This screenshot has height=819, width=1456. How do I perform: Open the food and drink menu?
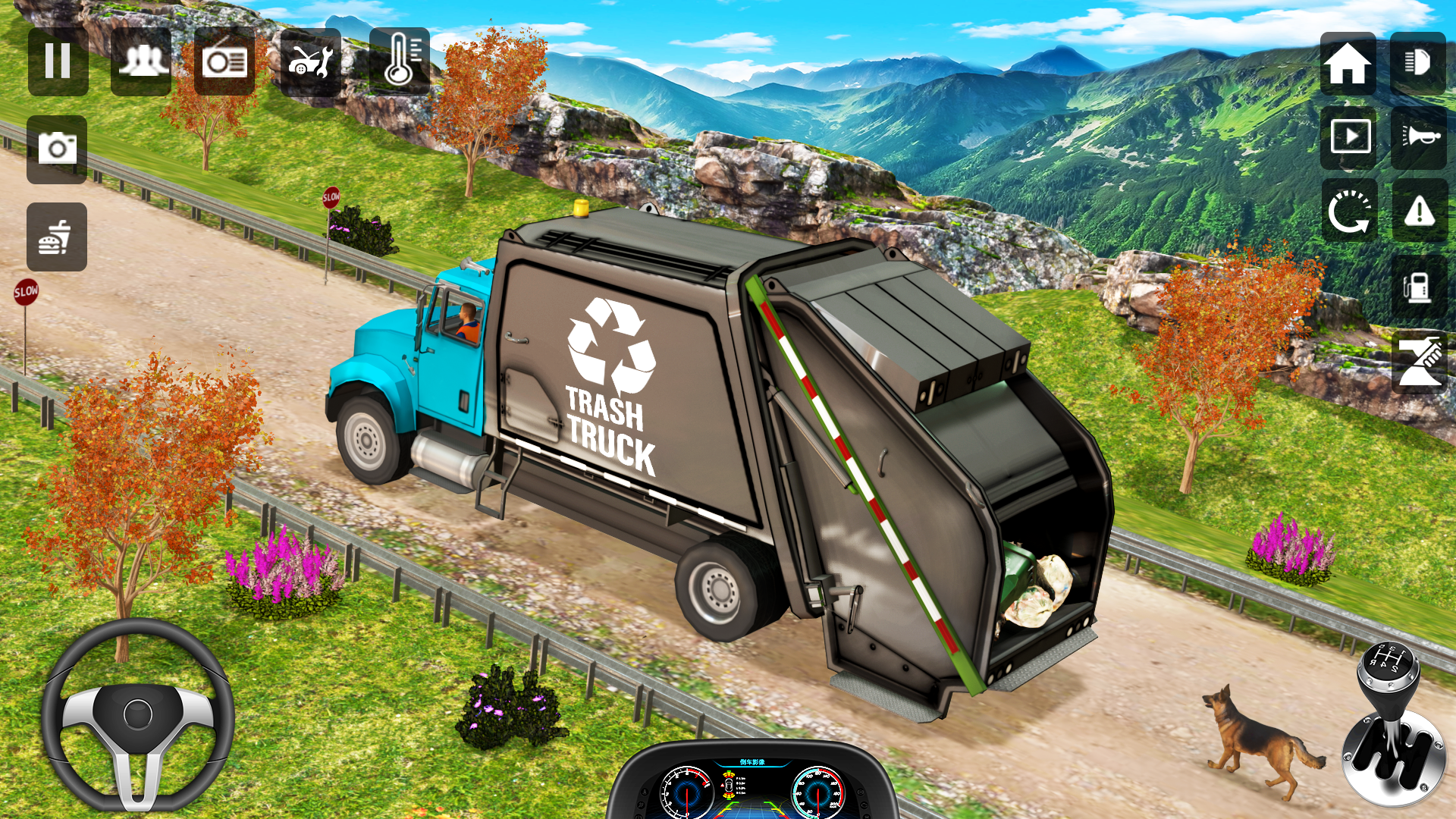tap(57, 235)
